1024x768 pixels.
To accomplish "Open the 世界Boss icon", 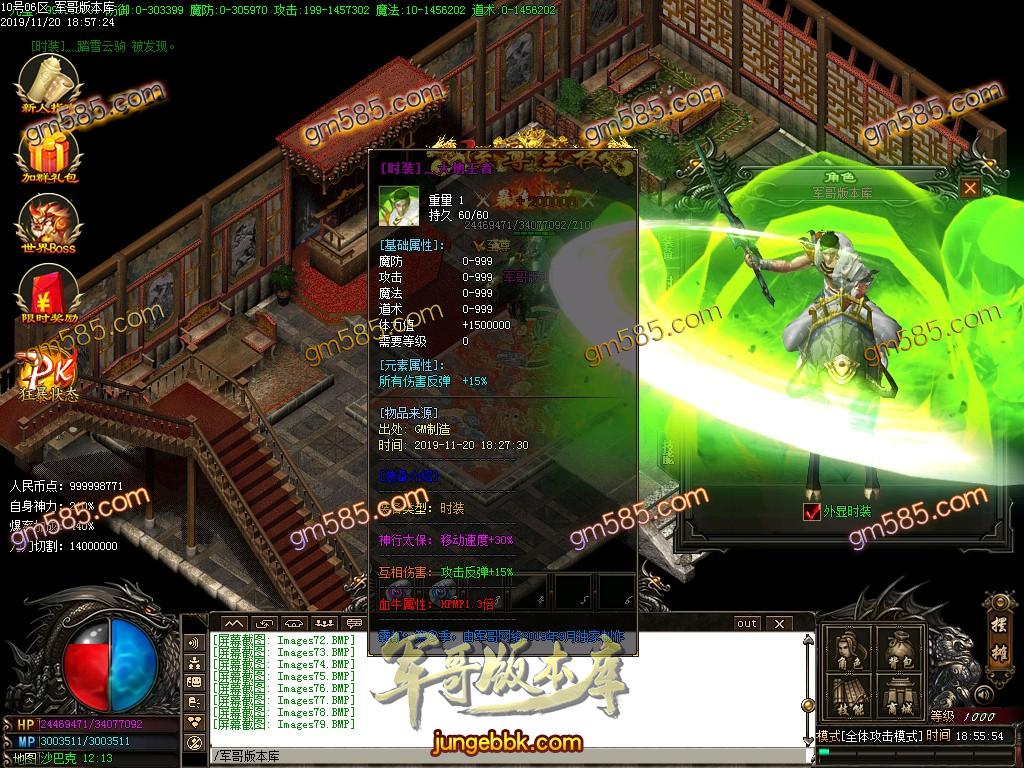I will [49, 223].
